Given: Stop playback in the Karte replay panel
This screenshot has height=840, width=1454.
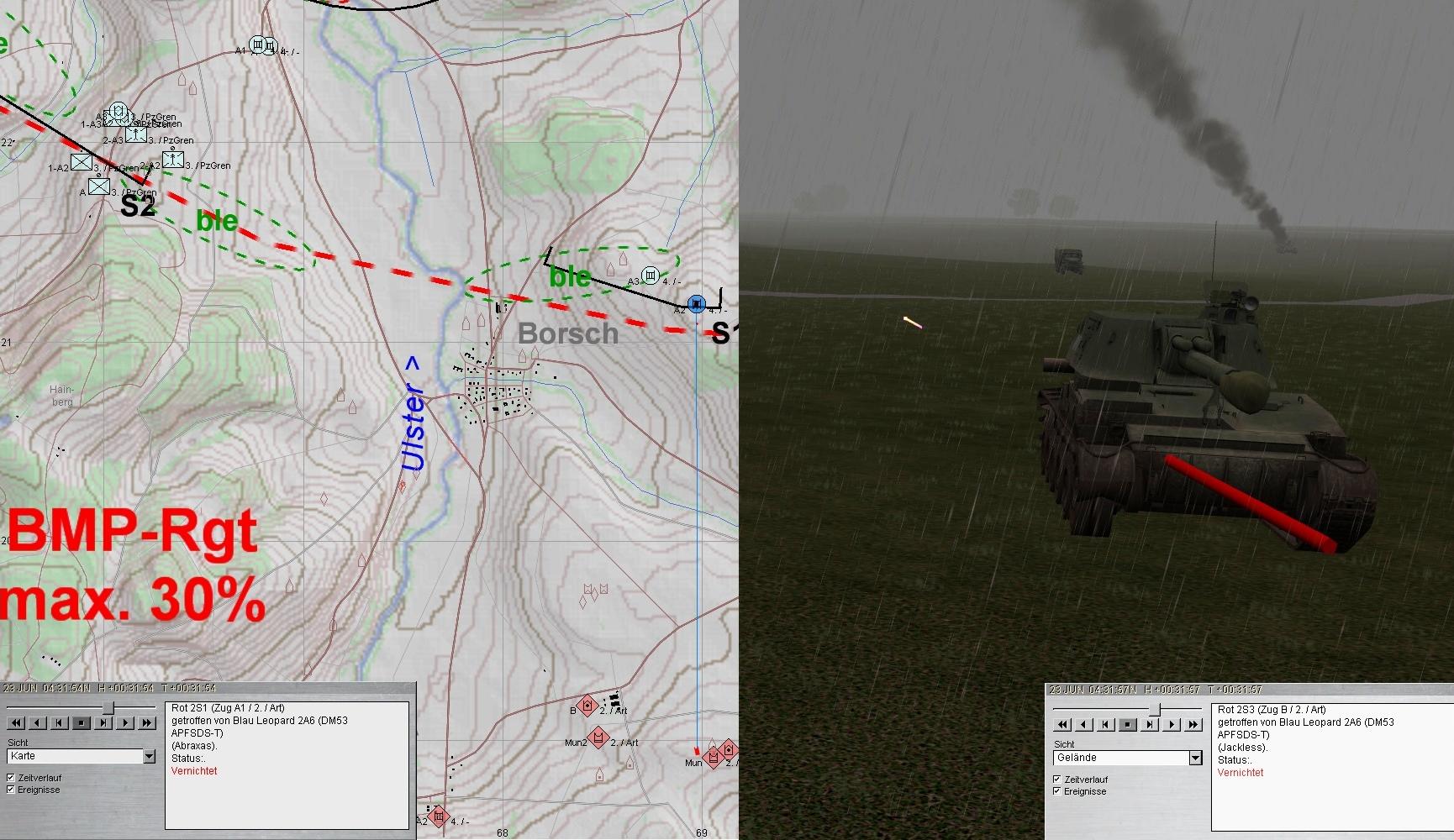Looking at the screenshot, I should point(82,722).
